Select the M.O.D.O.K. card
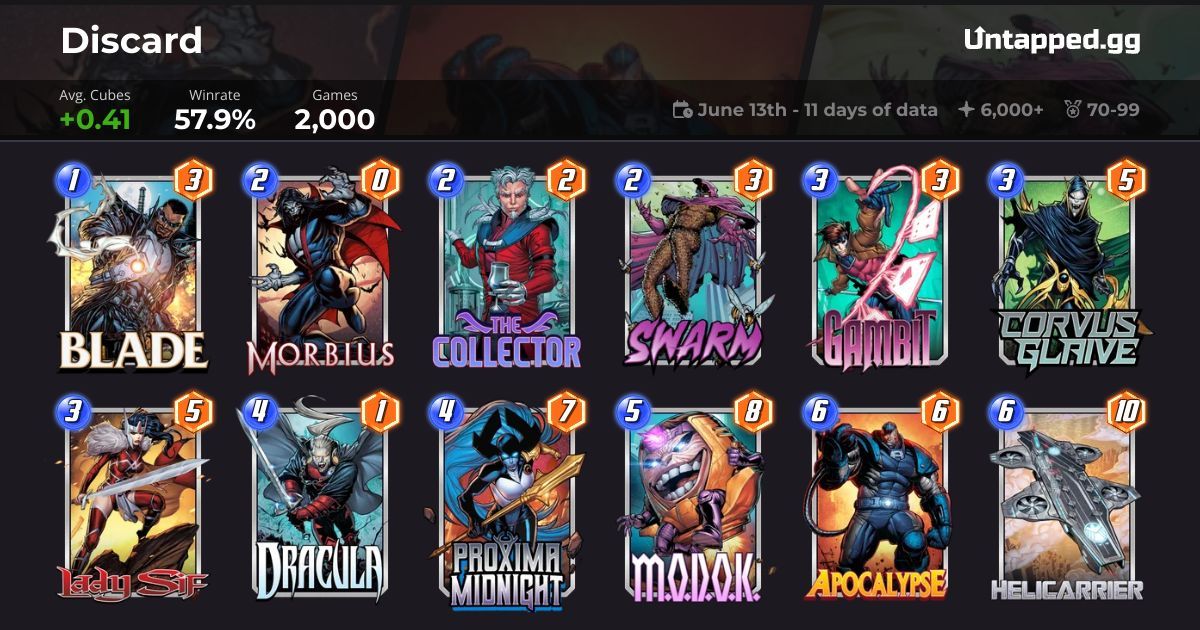The image size is (1200, 630). (693, 502)
